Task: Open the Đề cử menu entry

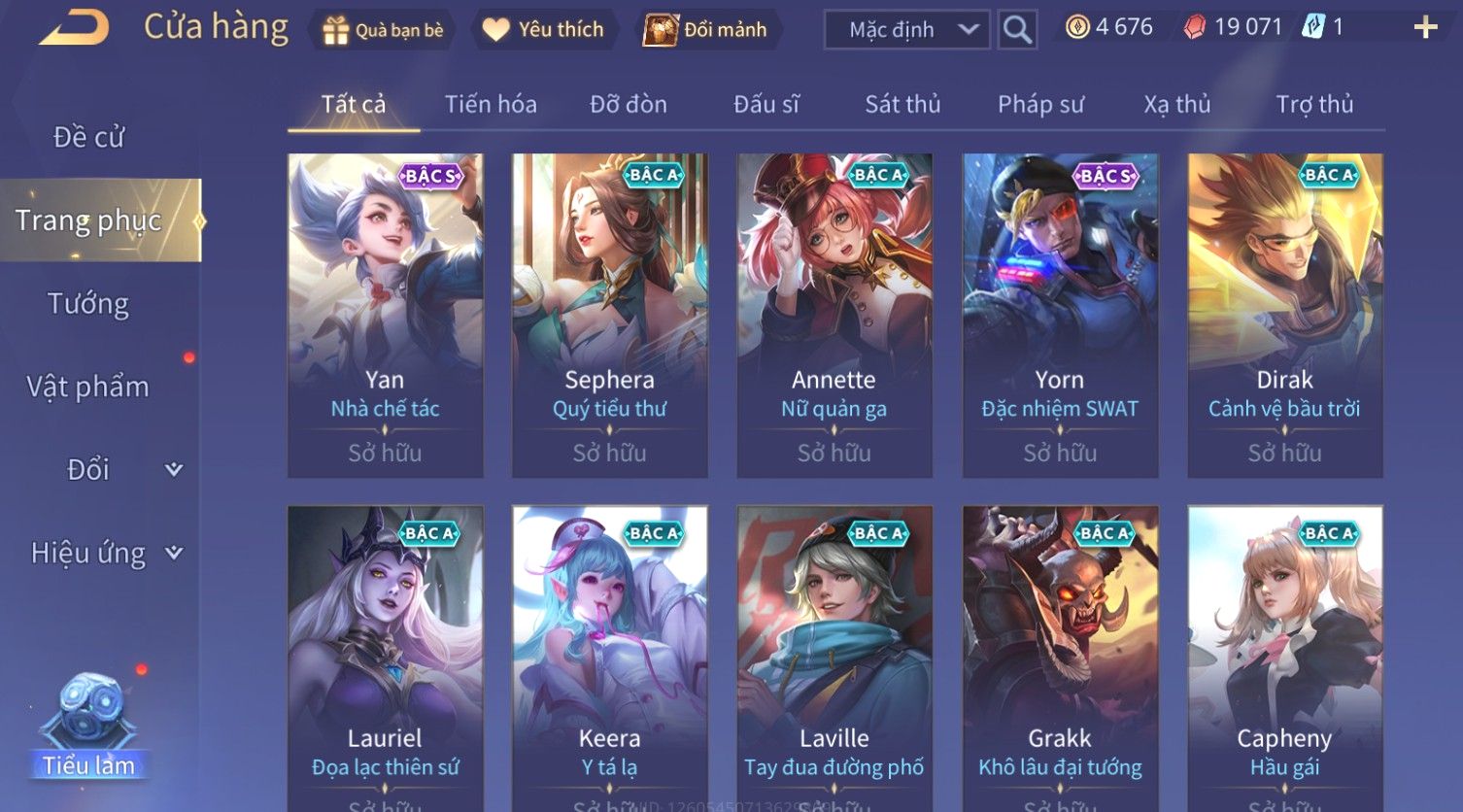Action: point(88,137)
